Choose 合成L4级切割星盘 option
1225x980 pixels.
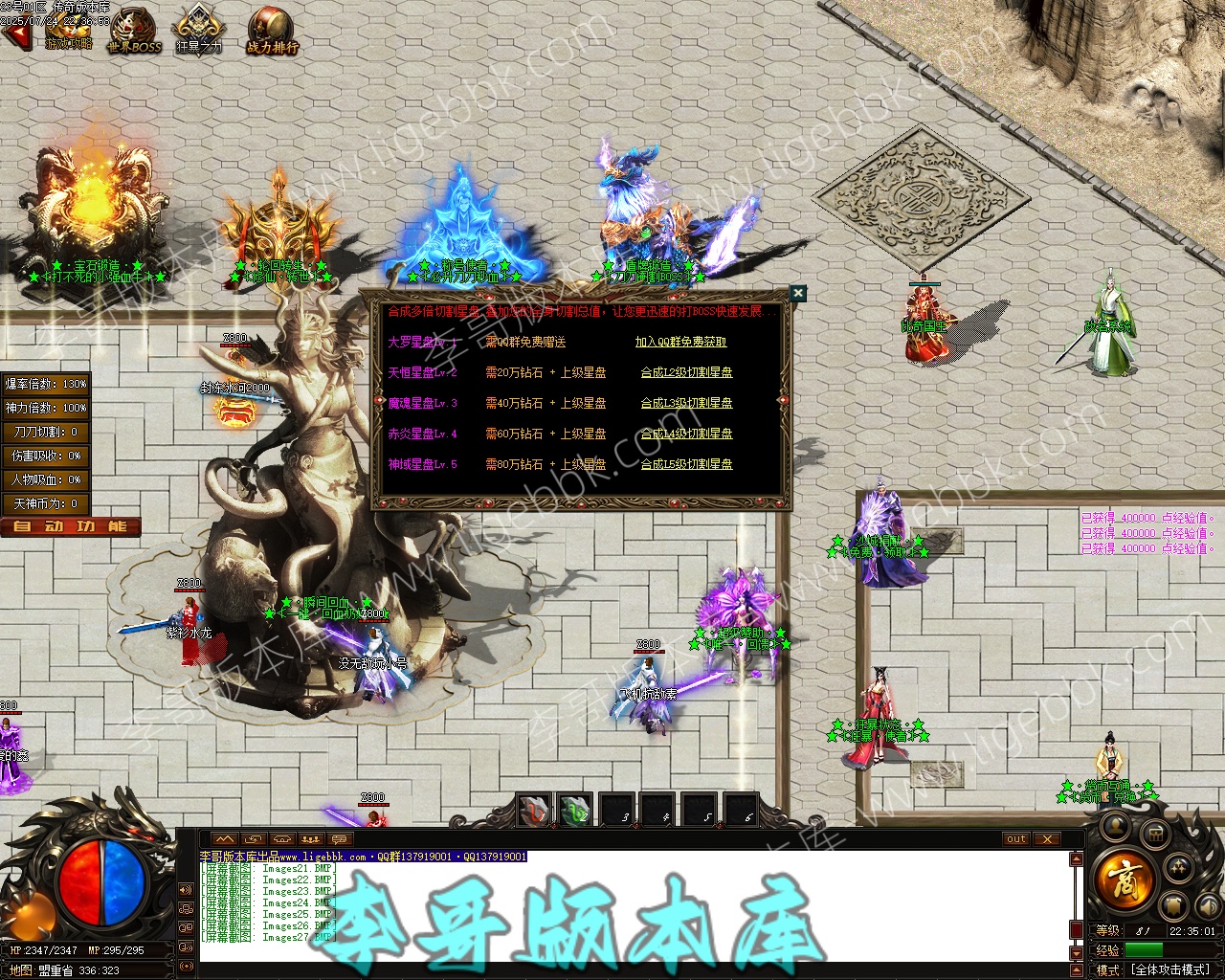[x=686, y=434]
